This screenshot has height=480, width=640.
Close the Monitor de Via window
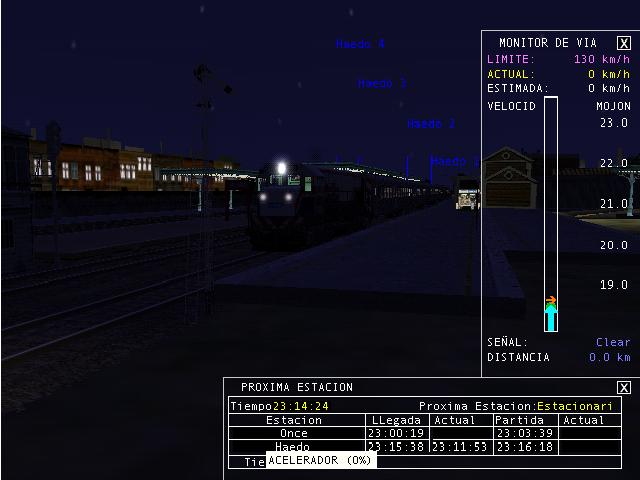point(624,43)
